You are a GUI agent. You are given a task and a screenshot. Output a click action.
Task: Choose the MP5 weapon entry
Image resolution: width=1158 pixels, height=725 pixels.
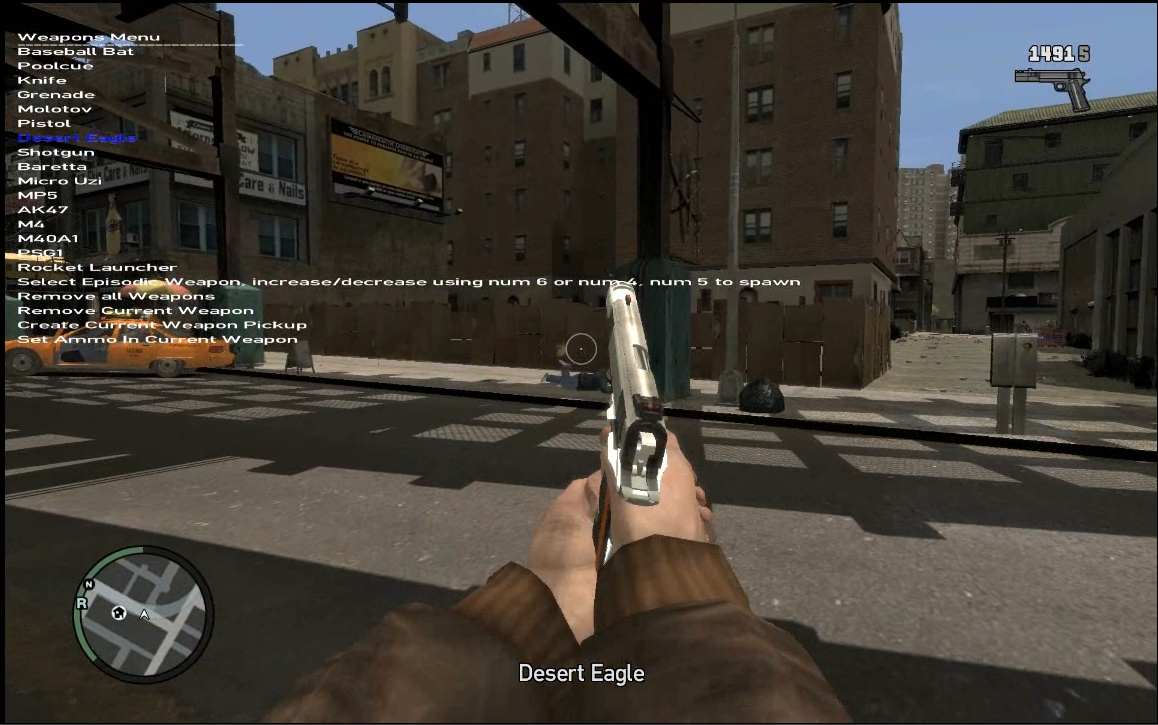pos(37,195)
